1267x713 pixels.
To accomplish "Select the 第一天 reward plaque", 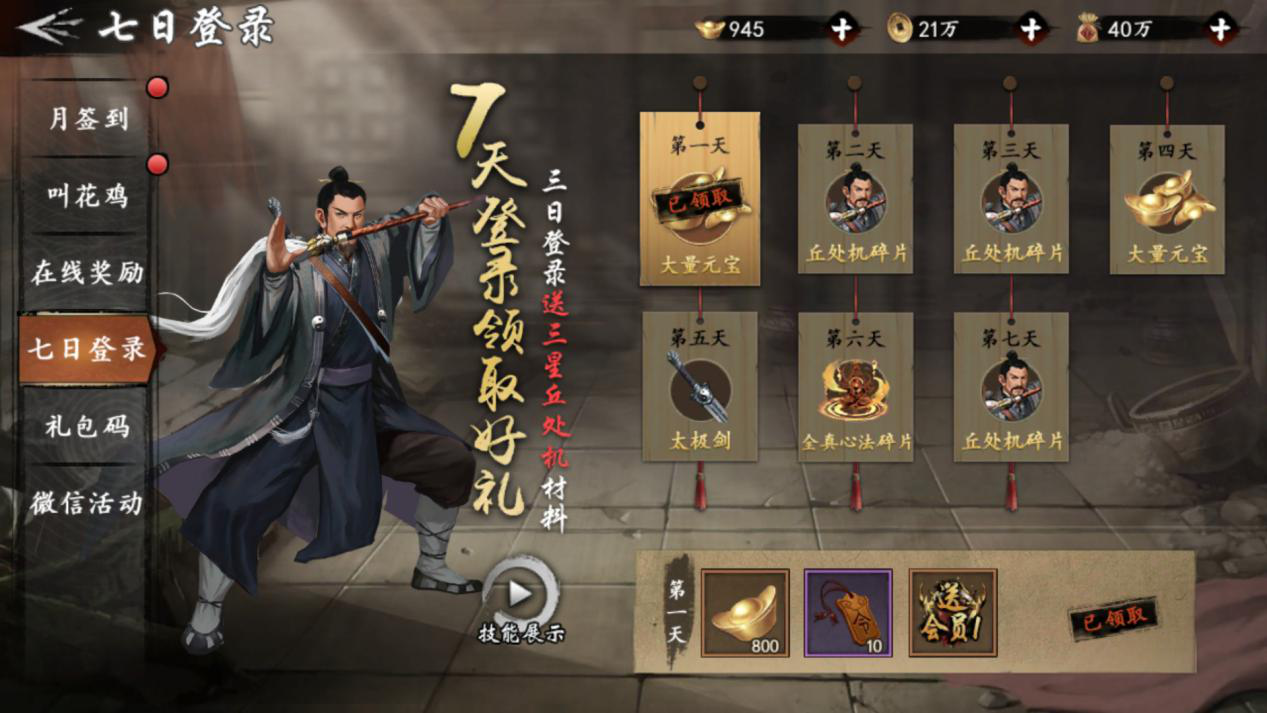I will click(699, 199).
